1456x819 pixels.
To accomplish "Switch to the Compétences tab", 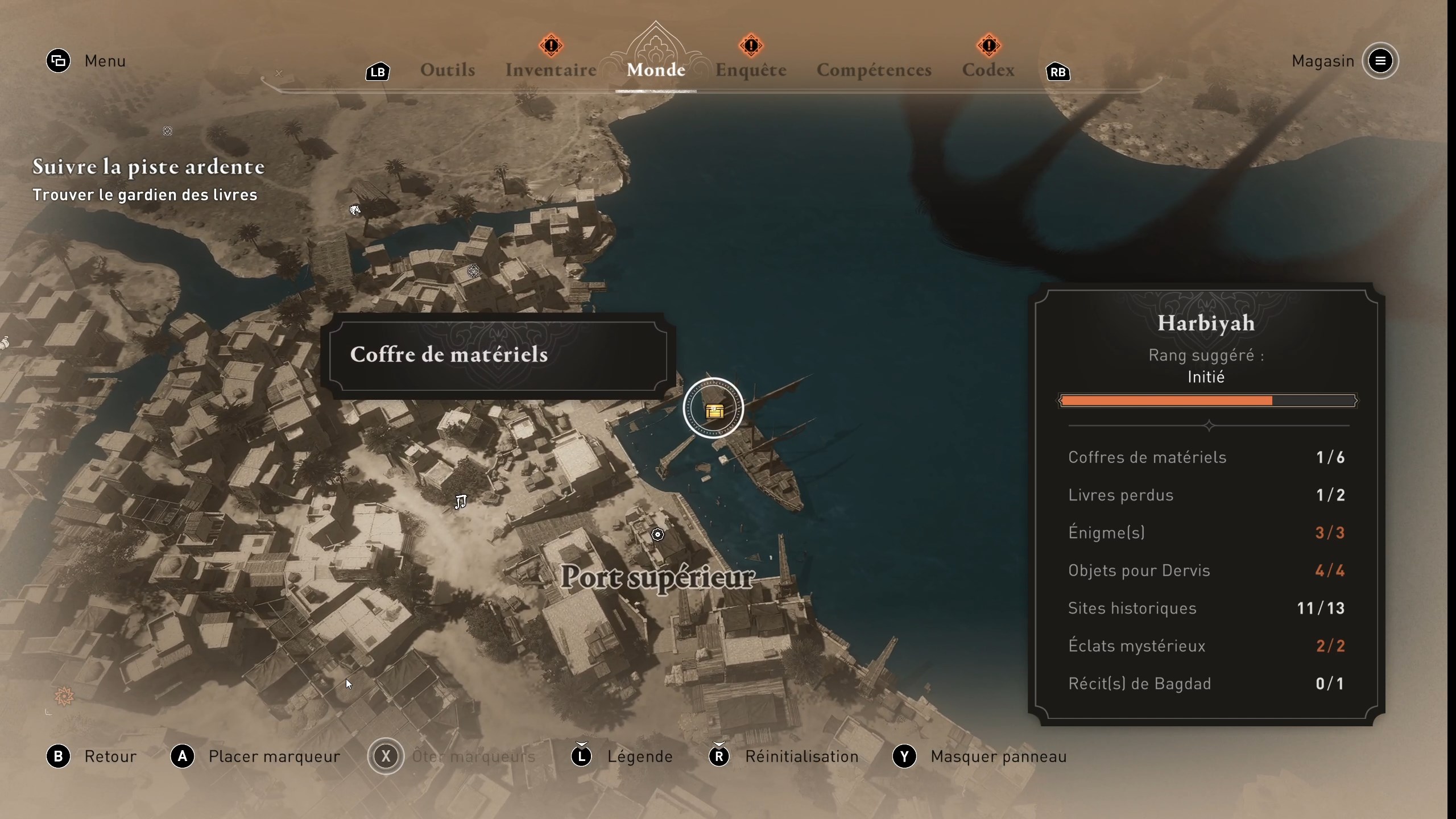I will 874,69.
